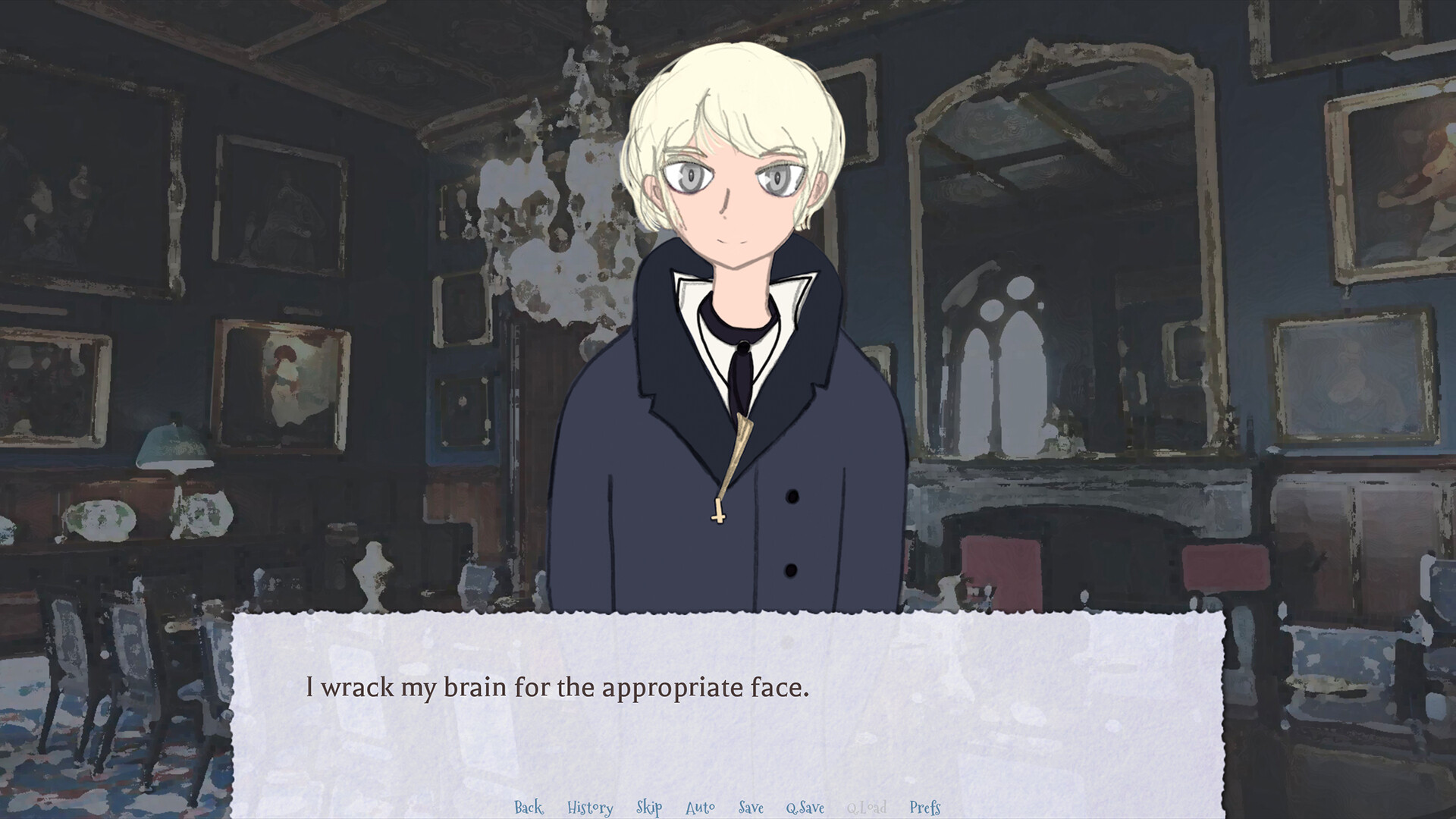The width and height of the screenshot is (1456, 819).
Task: Open the History log screen
Action: tap(591, 808)
